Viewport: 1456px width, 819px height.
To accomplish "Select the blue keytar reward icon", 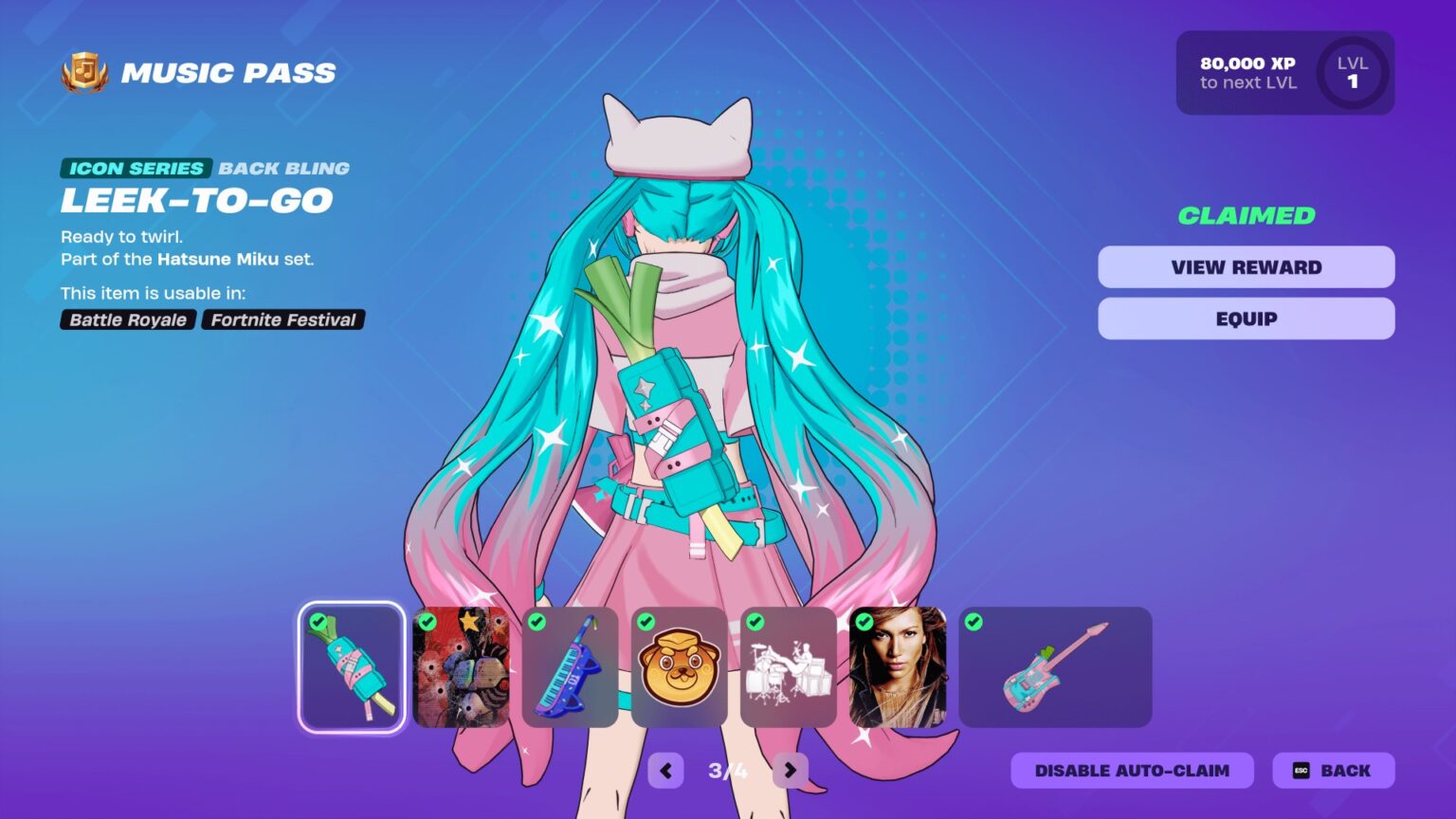I will click(570, 666).
